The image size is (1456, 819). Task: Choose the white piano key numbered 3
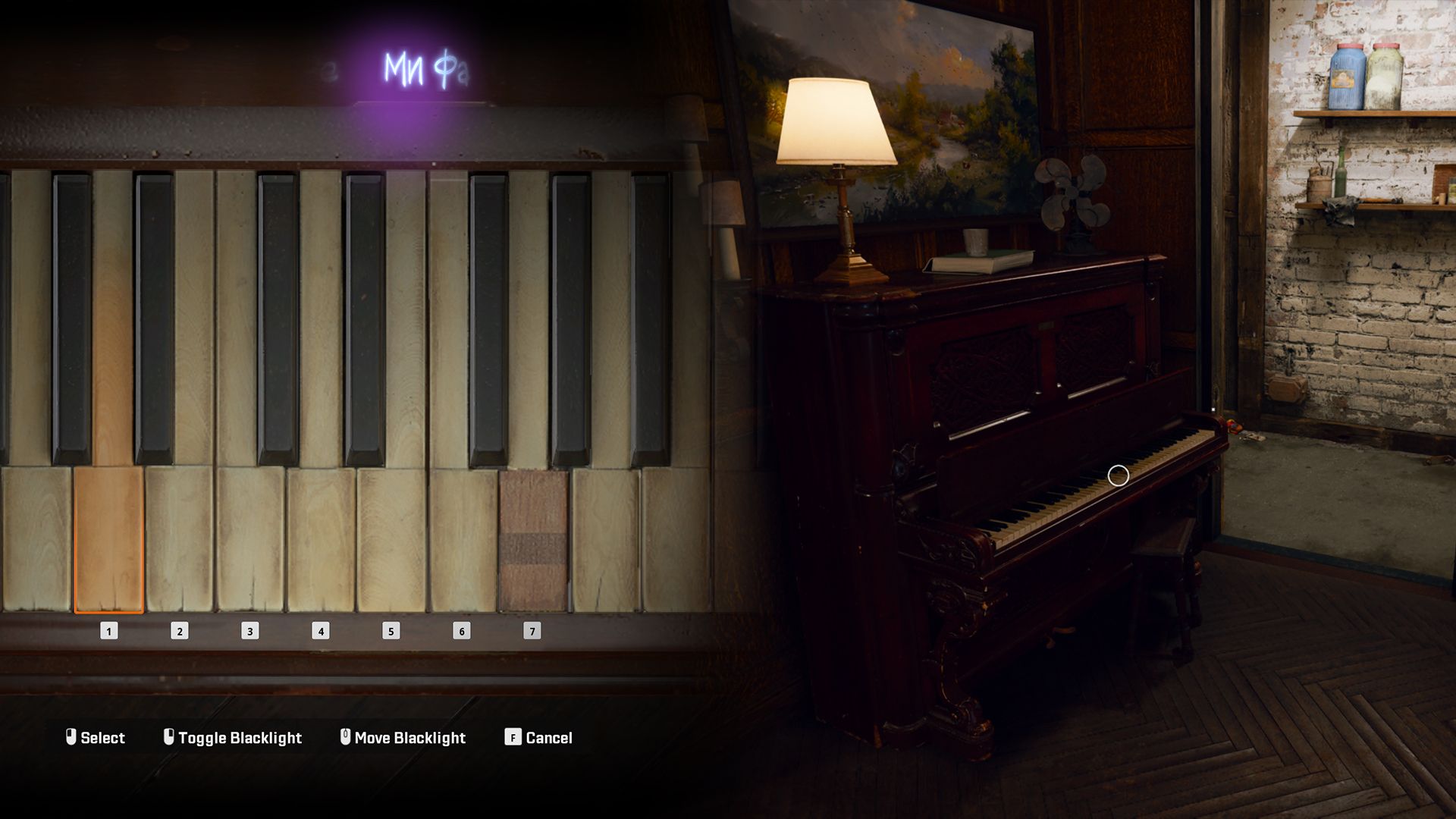pyautogui.click(x=250, y=538)
